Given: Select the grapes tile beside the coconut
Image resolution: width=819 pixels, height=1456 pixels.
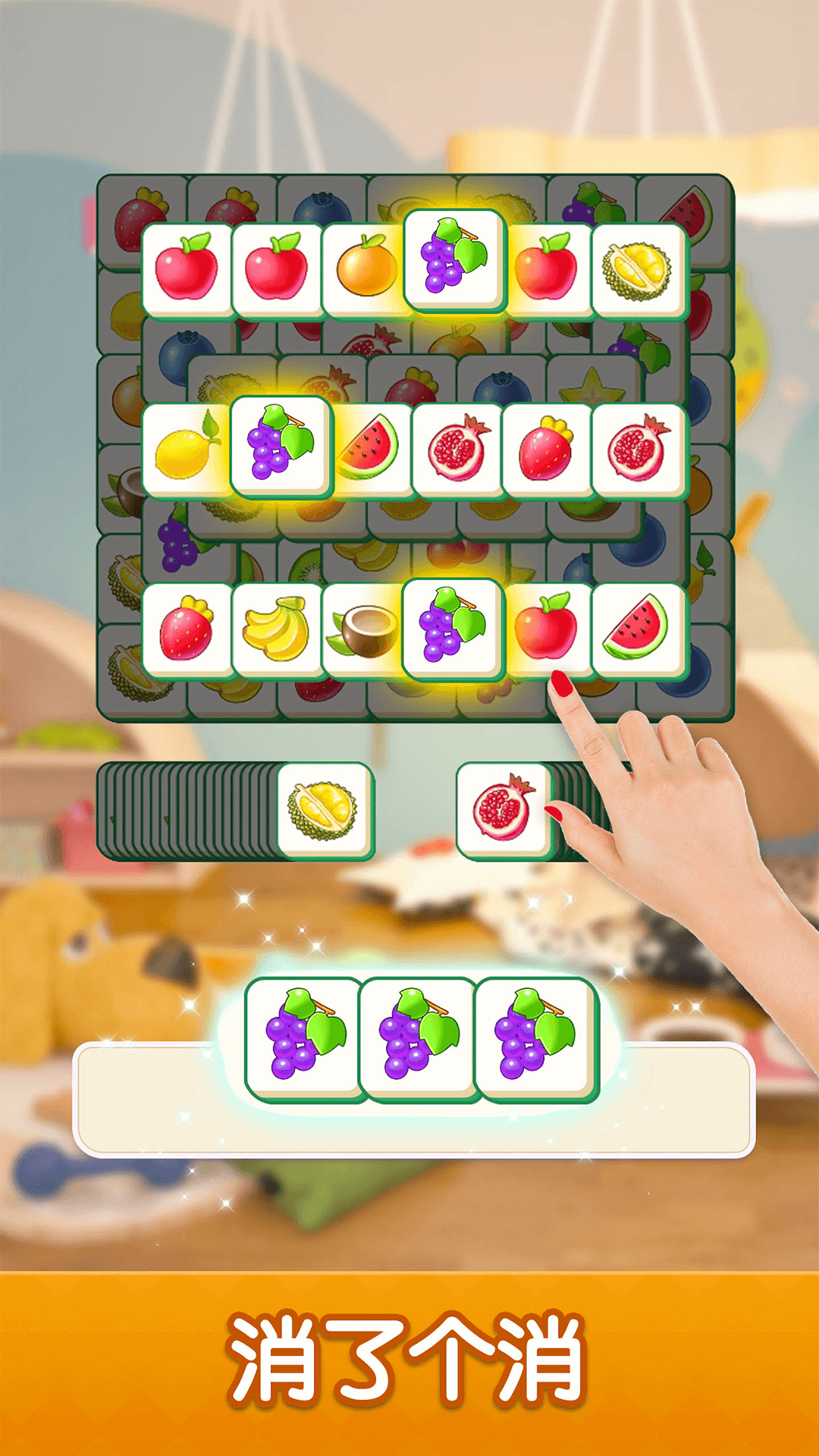Looking at the screenshot, I should tap(453, 626).
